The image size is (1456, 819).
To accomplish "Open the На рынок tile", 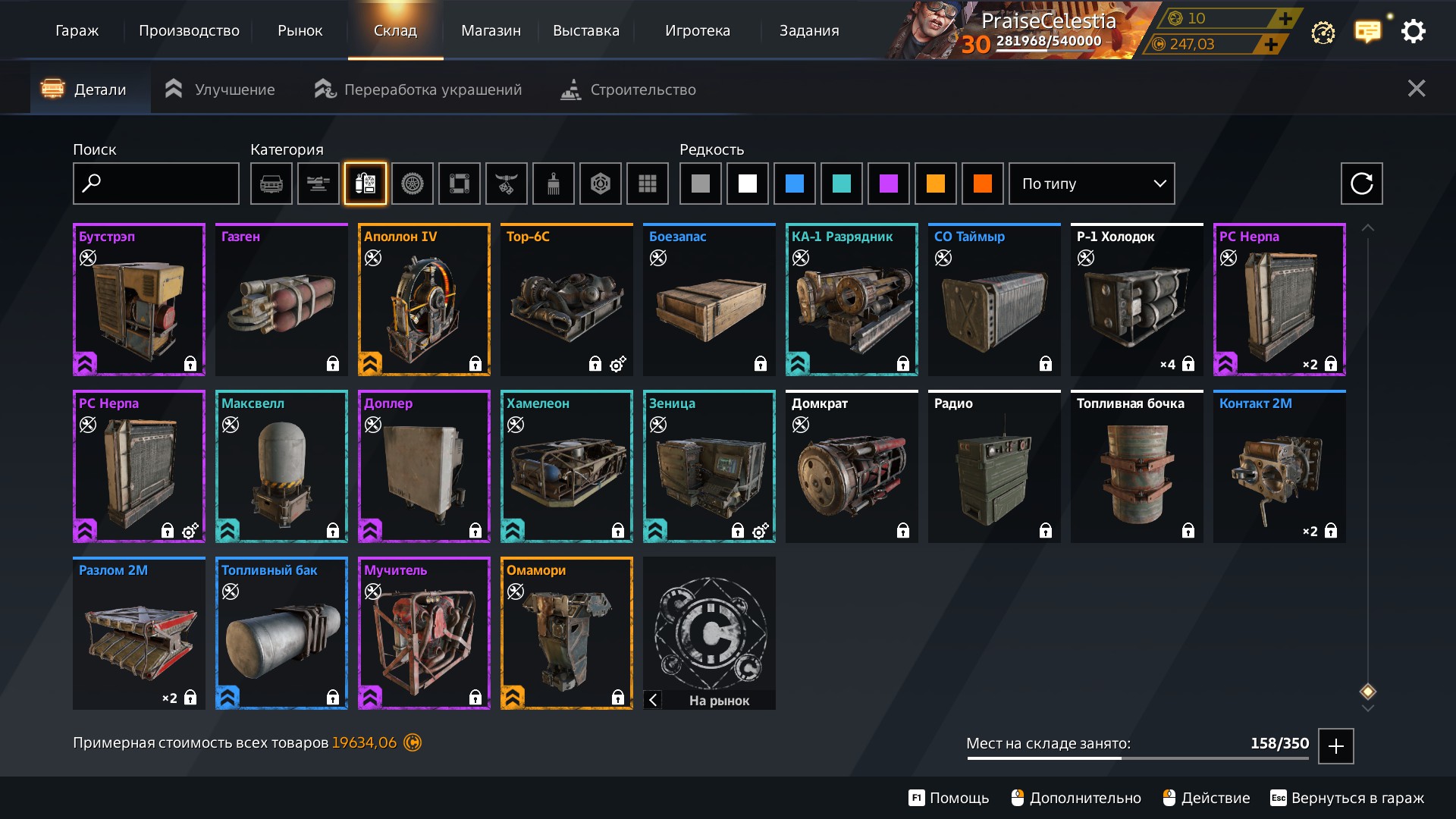I will 709,633.
